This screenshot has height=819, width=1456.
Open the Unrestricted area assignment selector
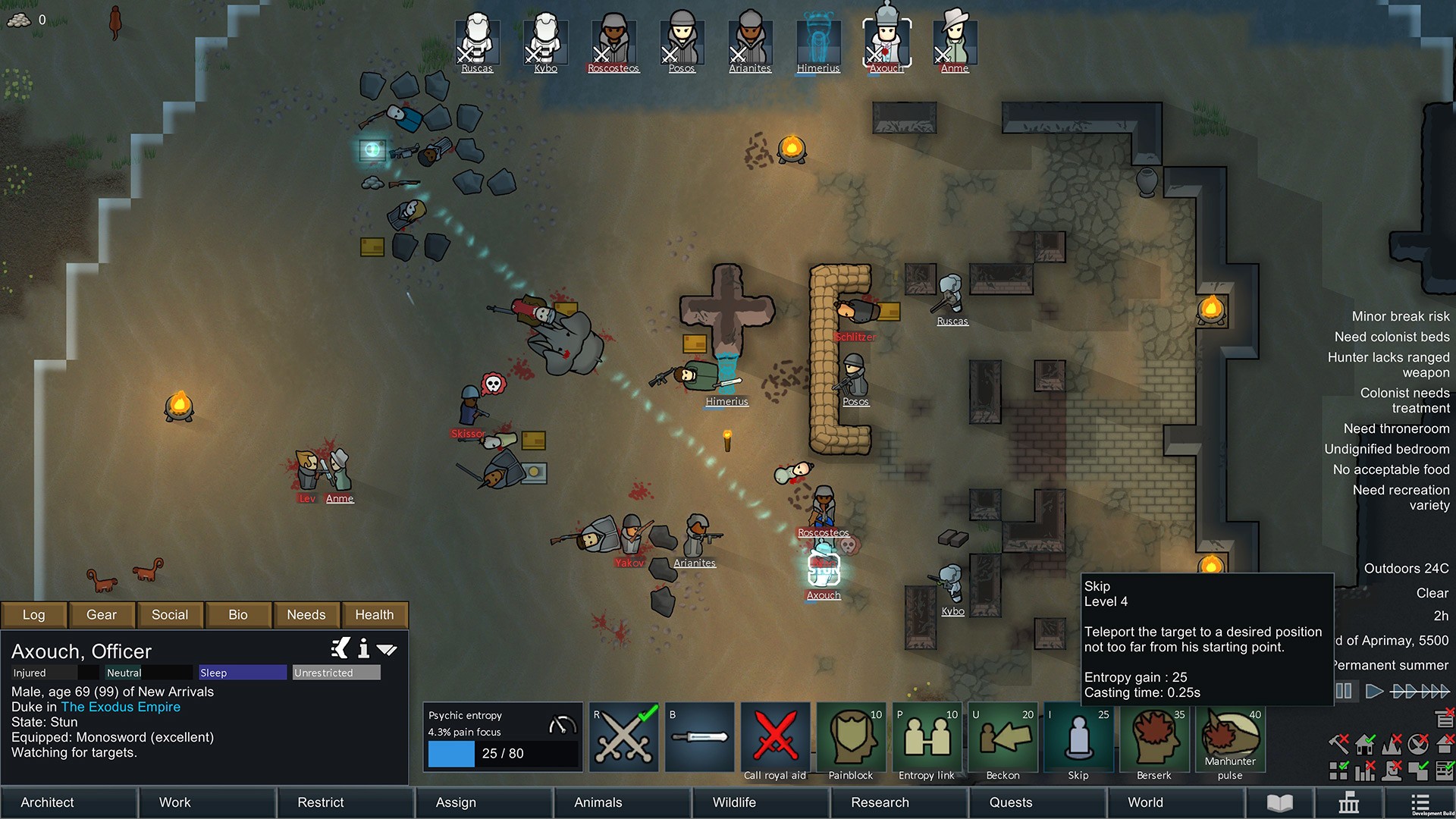coord(336,673)
